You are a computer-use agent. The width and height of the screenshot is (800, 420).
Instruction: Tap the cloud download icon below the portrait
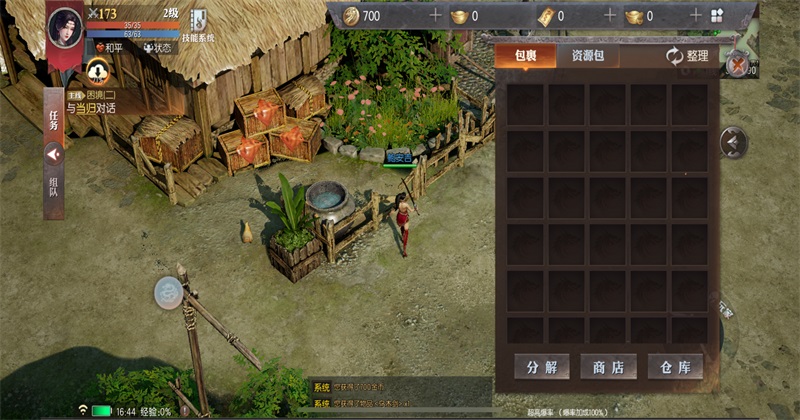pyautogui.click(x=97, y=70)
